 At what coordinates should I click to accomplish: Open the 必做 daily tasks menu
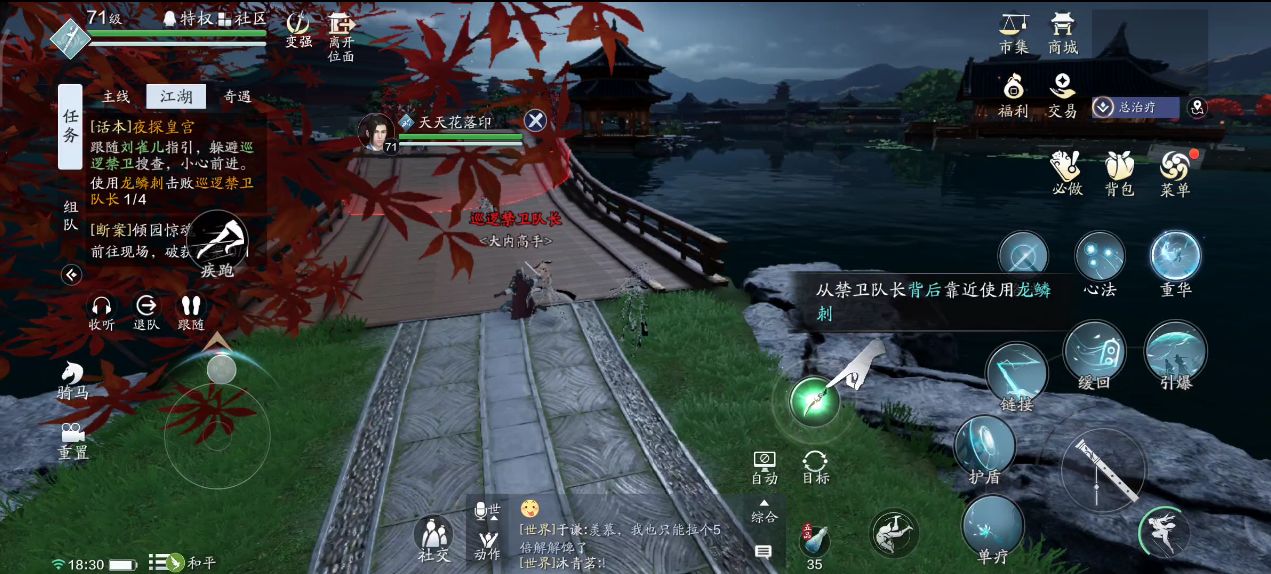(1067, 171)
